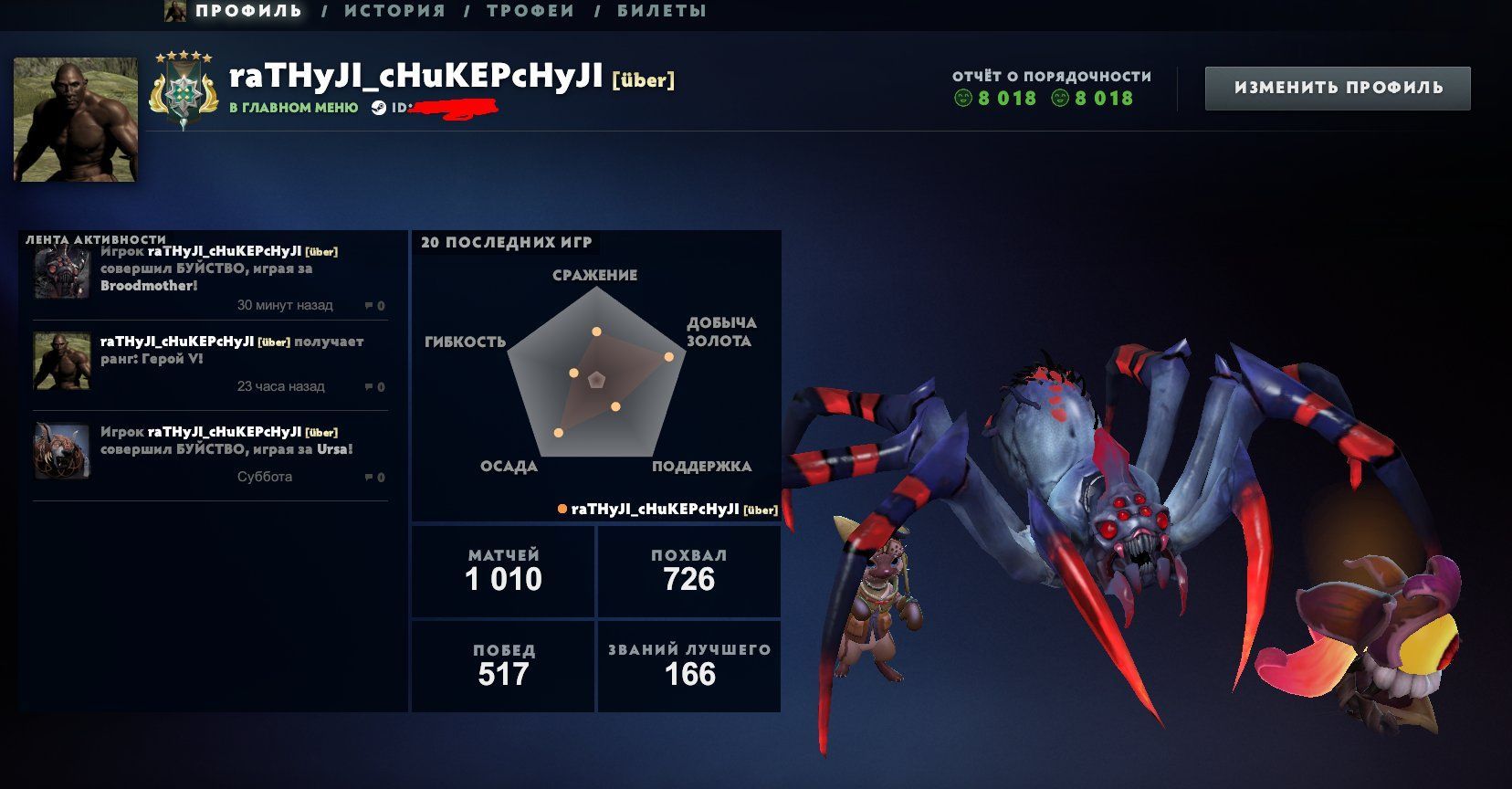
Task: Click the Званий лучшего stat tile
Action: tap(689, 666)
